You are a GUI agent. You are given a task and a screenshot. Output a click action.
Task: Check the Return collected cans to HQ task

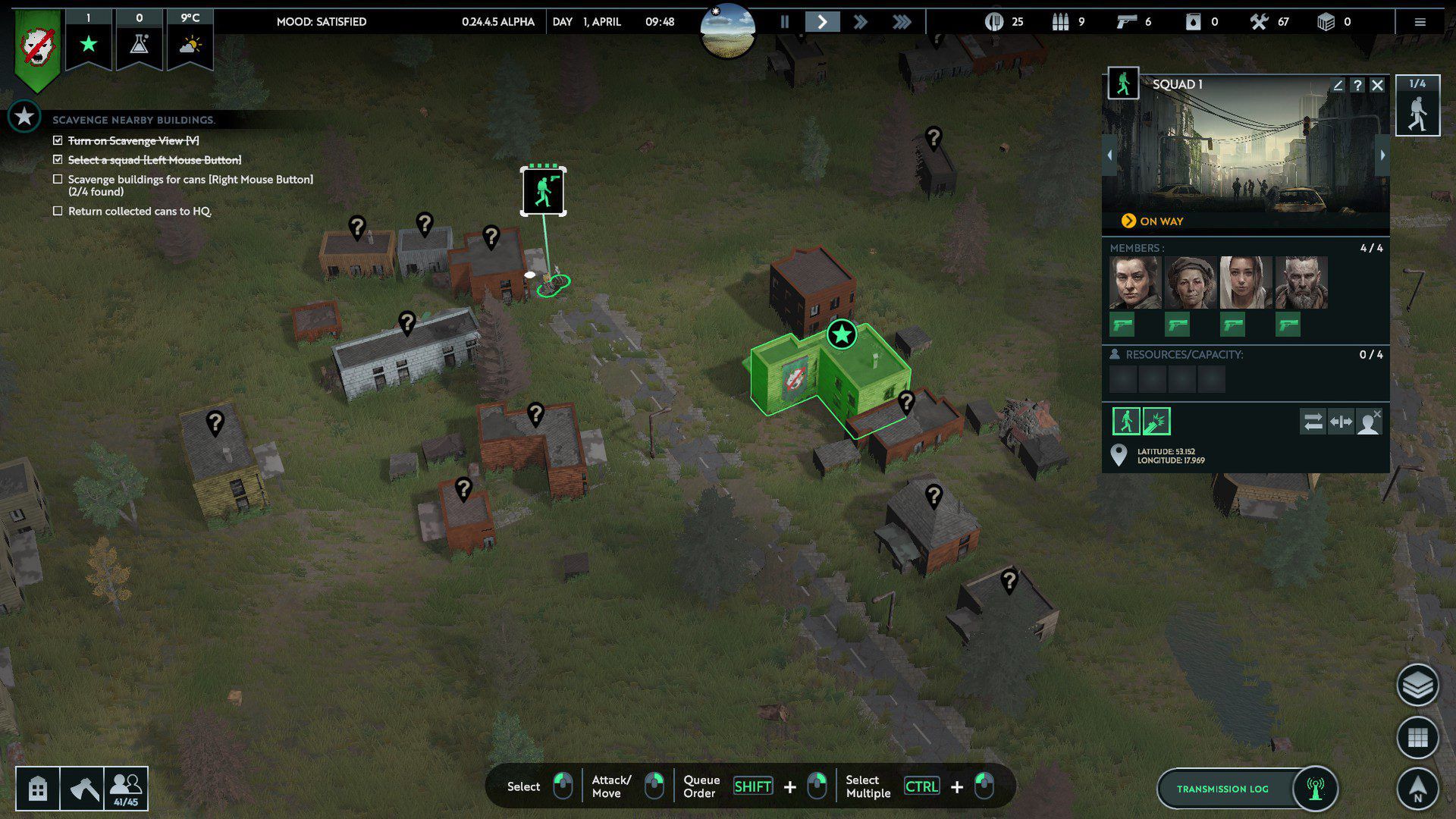[x=57, y=212]
